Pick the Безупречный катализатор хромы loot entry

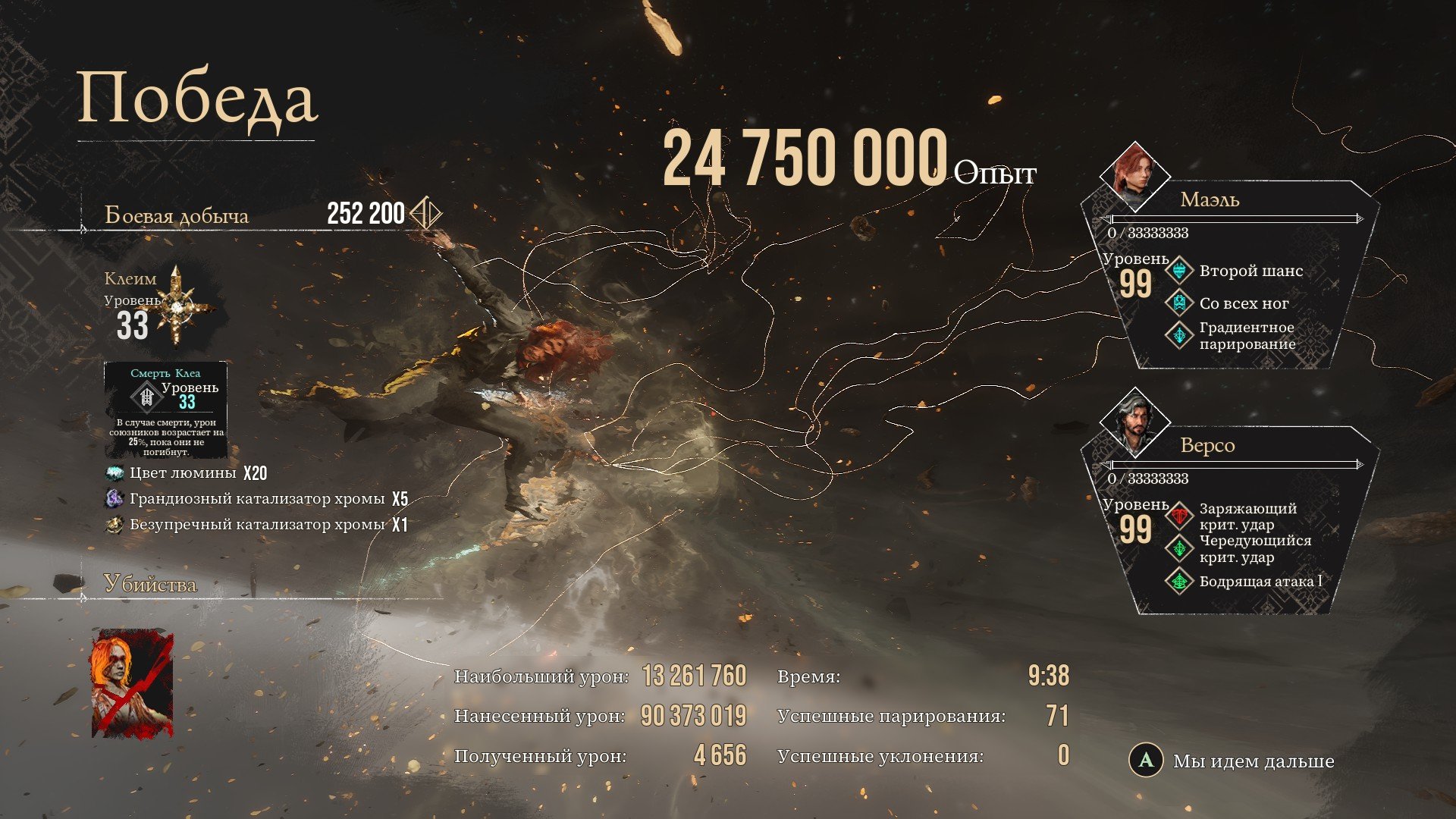tap(256, 525)
